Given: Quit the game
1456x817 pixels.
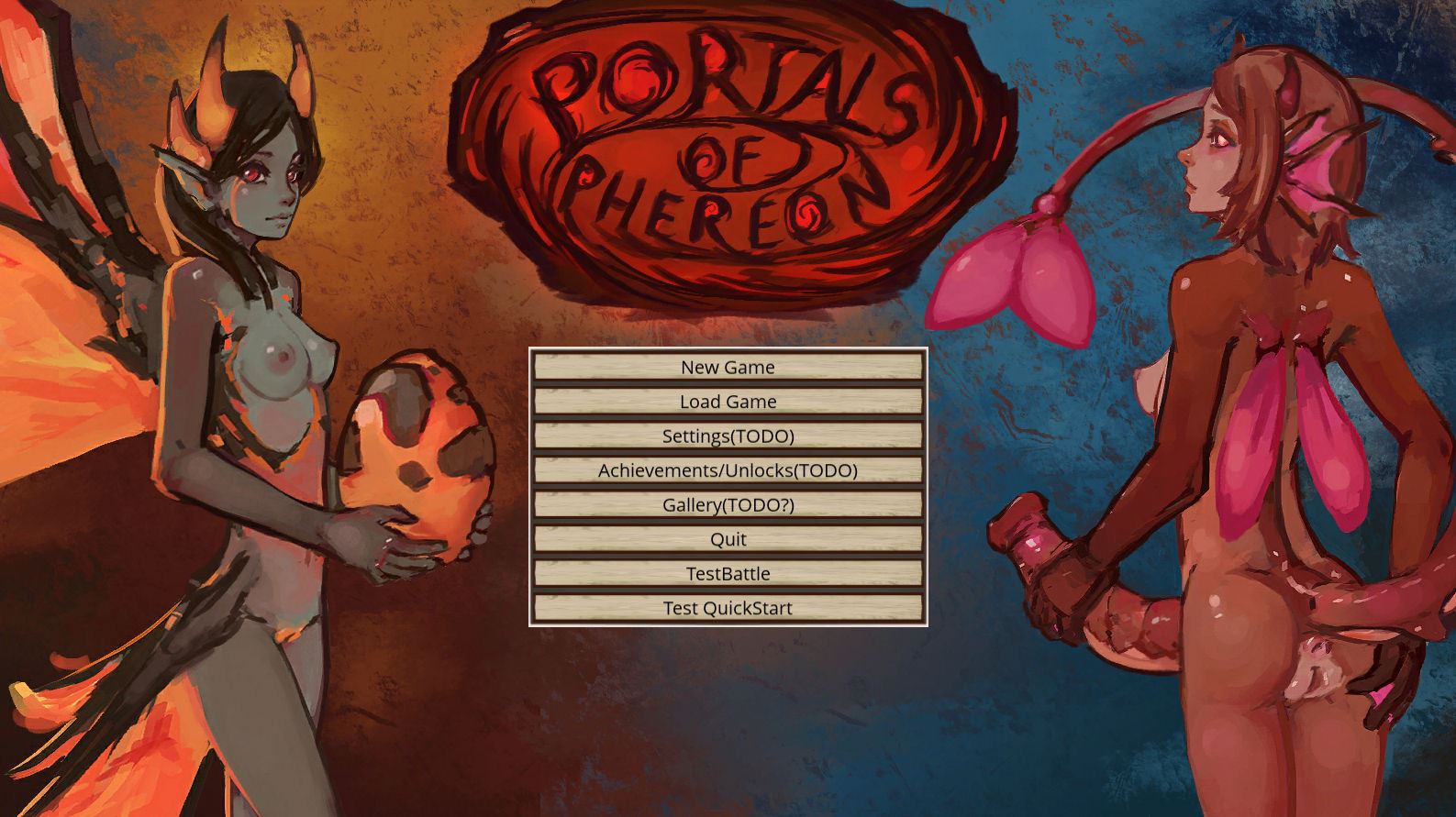Looking at the screenshot, I should click(x=728, y=539).
